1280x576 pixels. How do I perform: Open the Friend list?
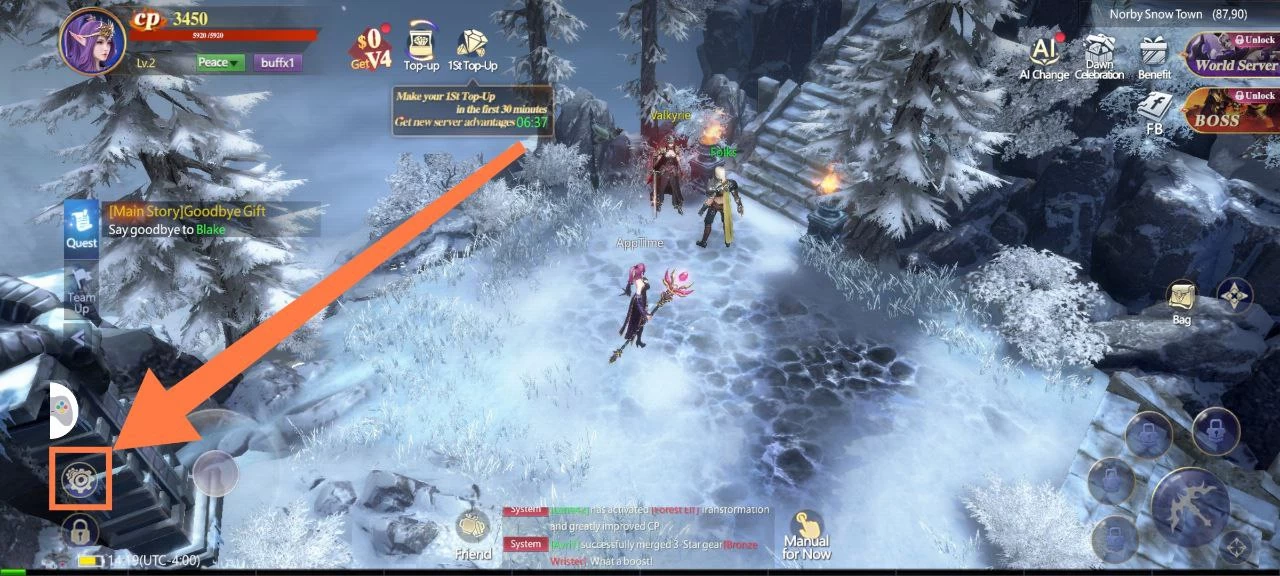[x=473, y=535]
